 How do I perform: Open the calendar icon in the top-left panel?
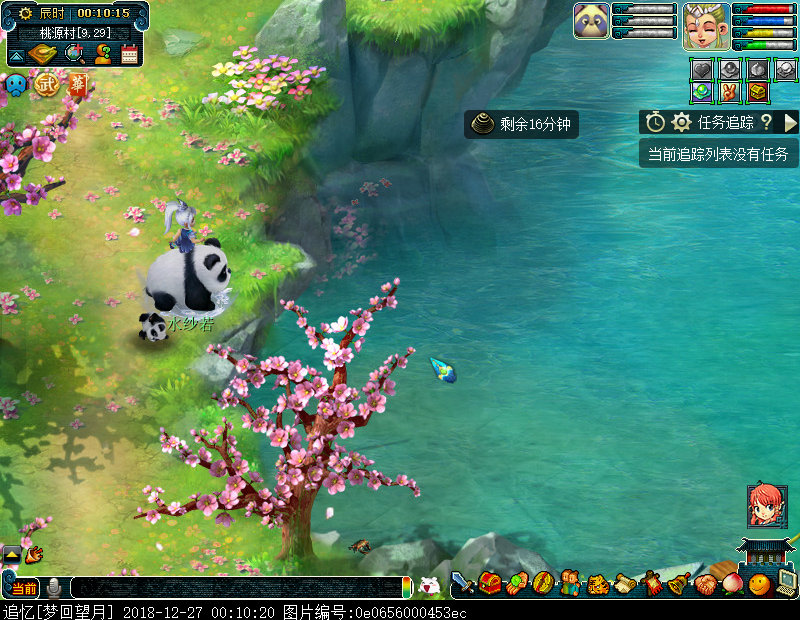tap(129, 54)
